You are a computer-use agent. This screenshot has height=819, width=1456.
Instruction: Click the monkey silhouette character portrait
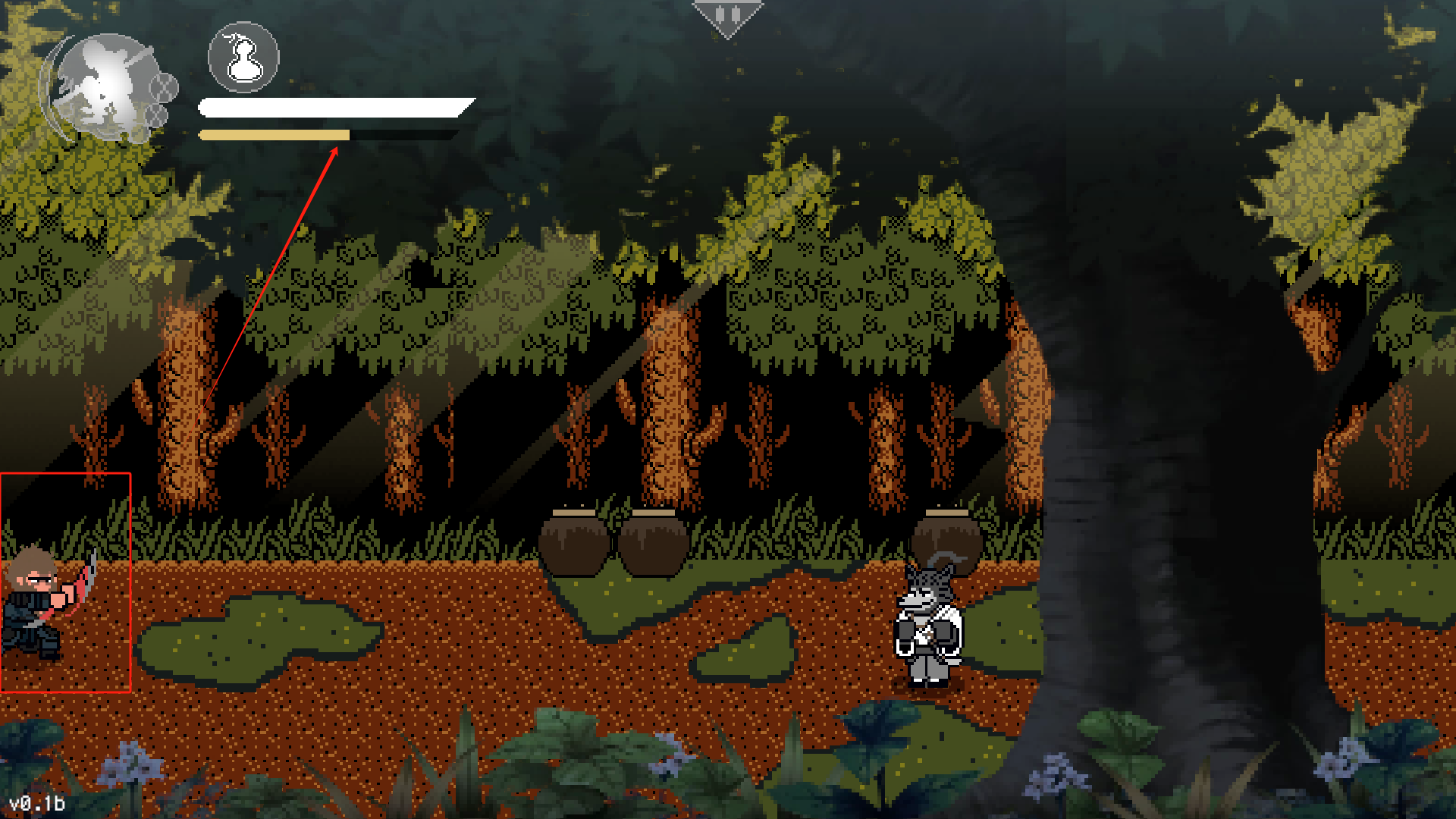point(107,87)
